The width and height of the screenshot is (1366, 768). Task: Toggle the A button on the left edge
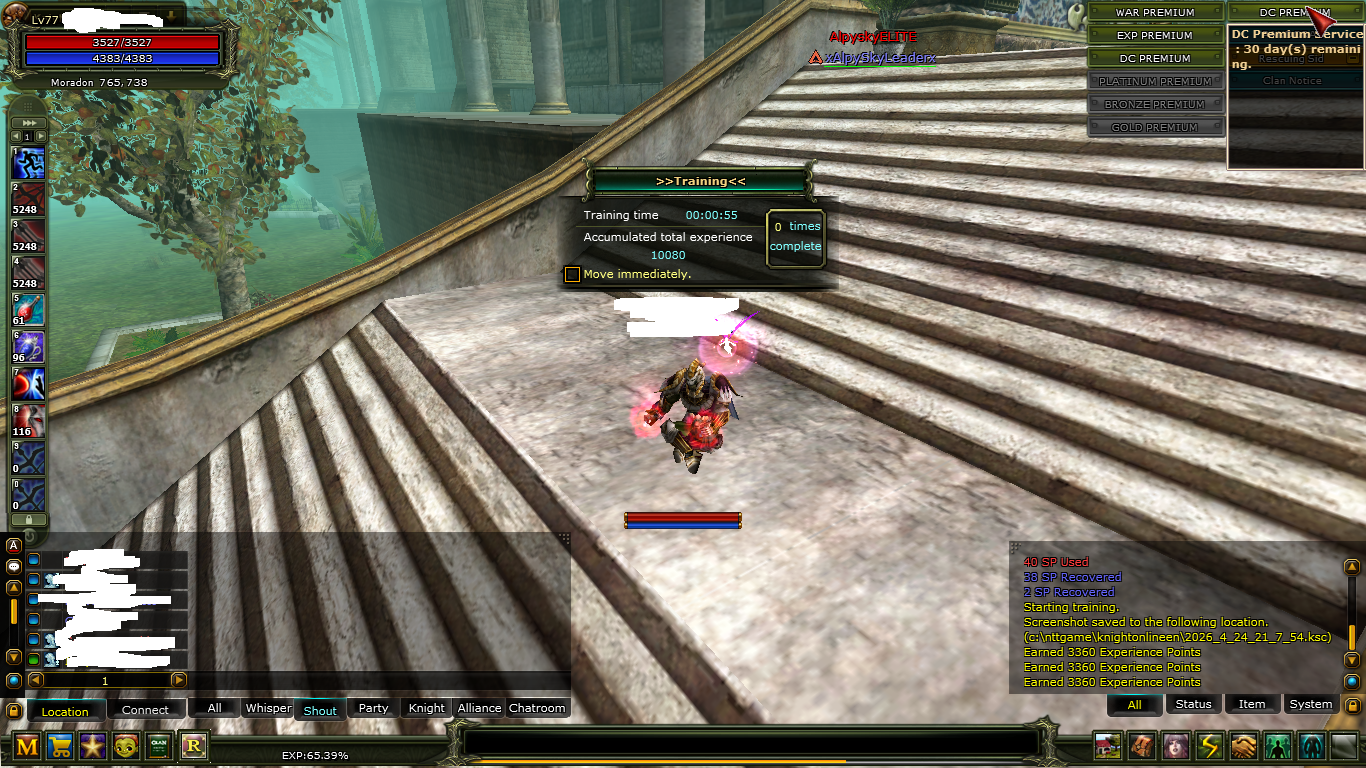point(14,545)
